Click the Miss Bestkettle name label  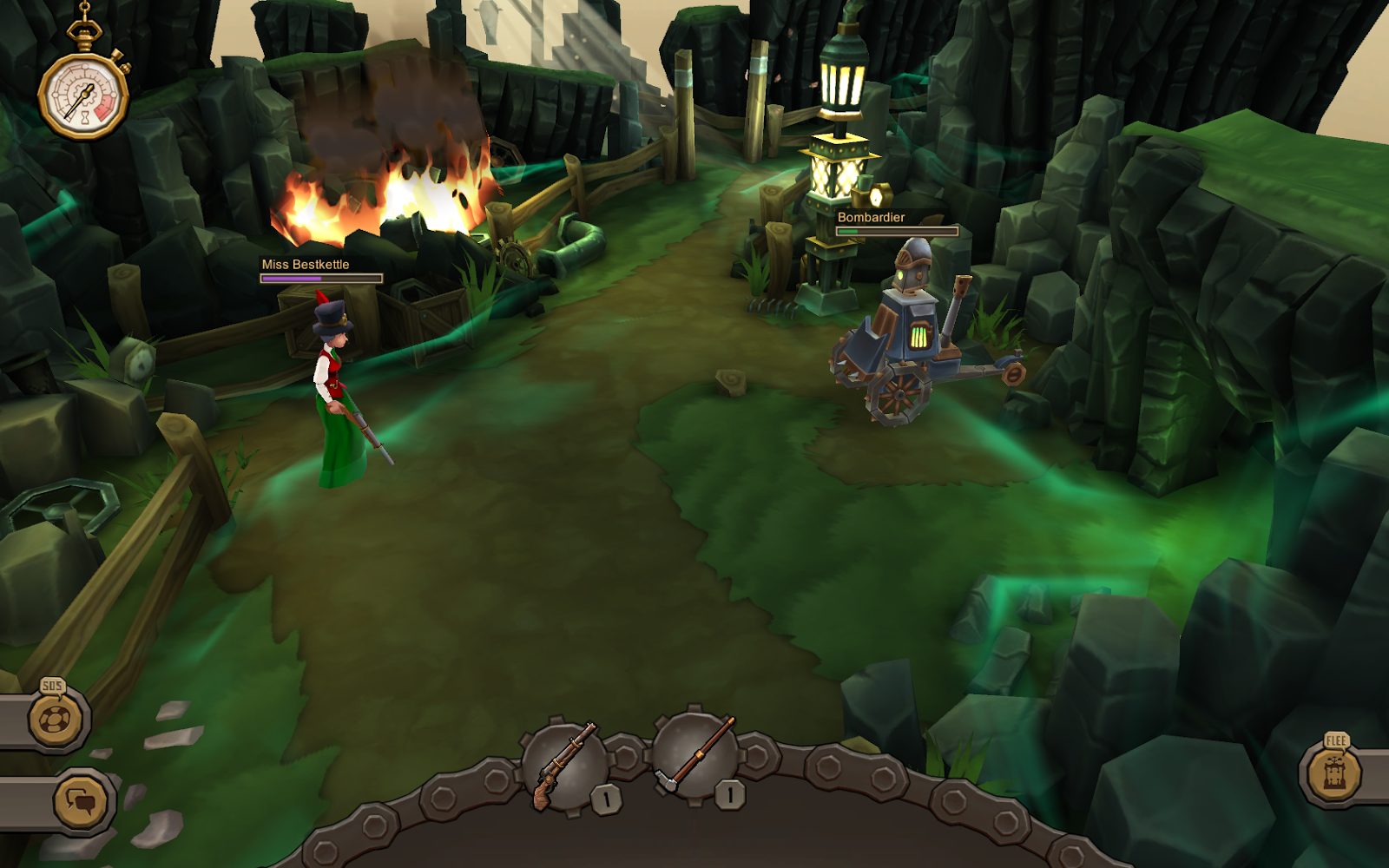304,266
